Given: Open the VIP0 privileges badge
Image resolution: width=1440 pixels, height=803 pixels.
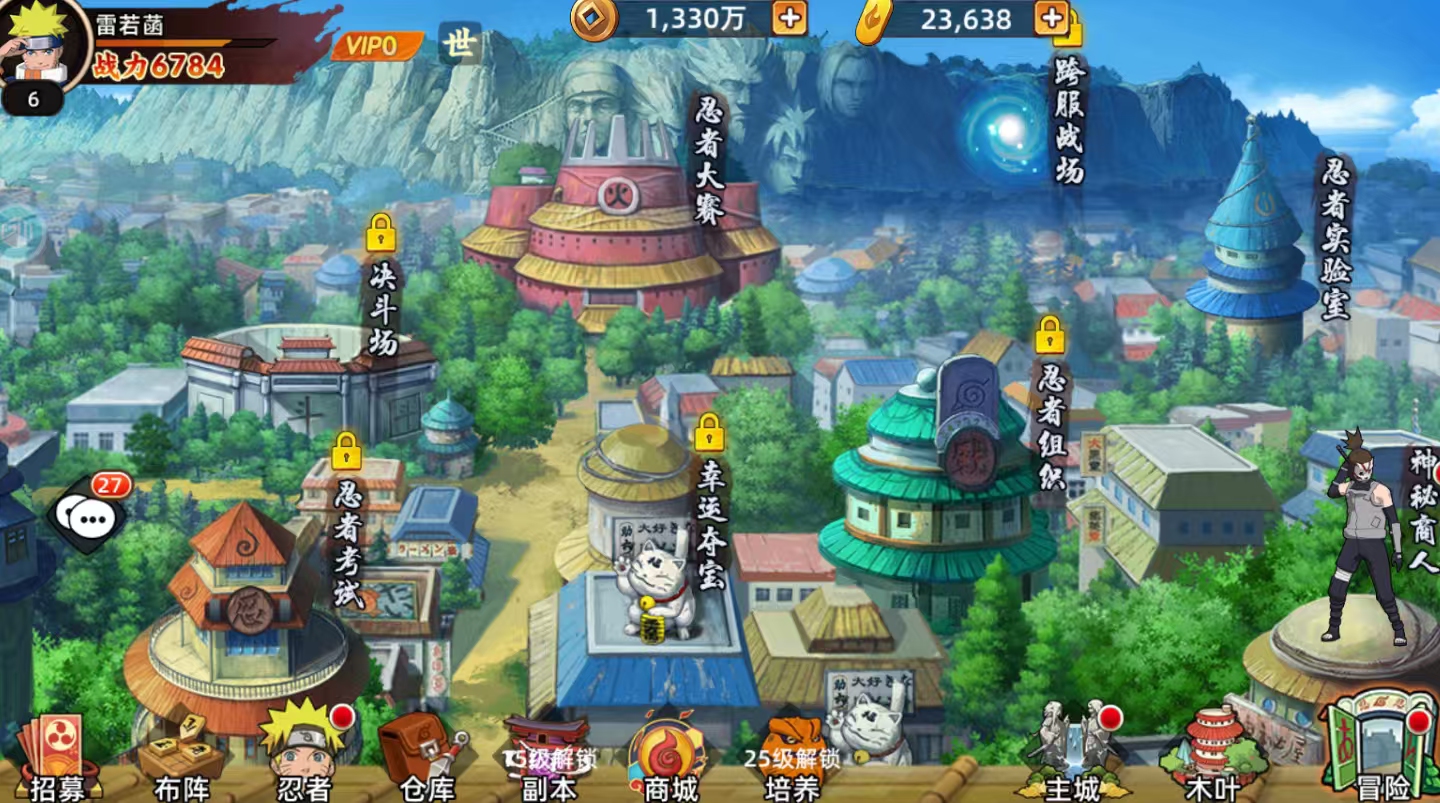Looking at the screenshot, I should point(373,46).
